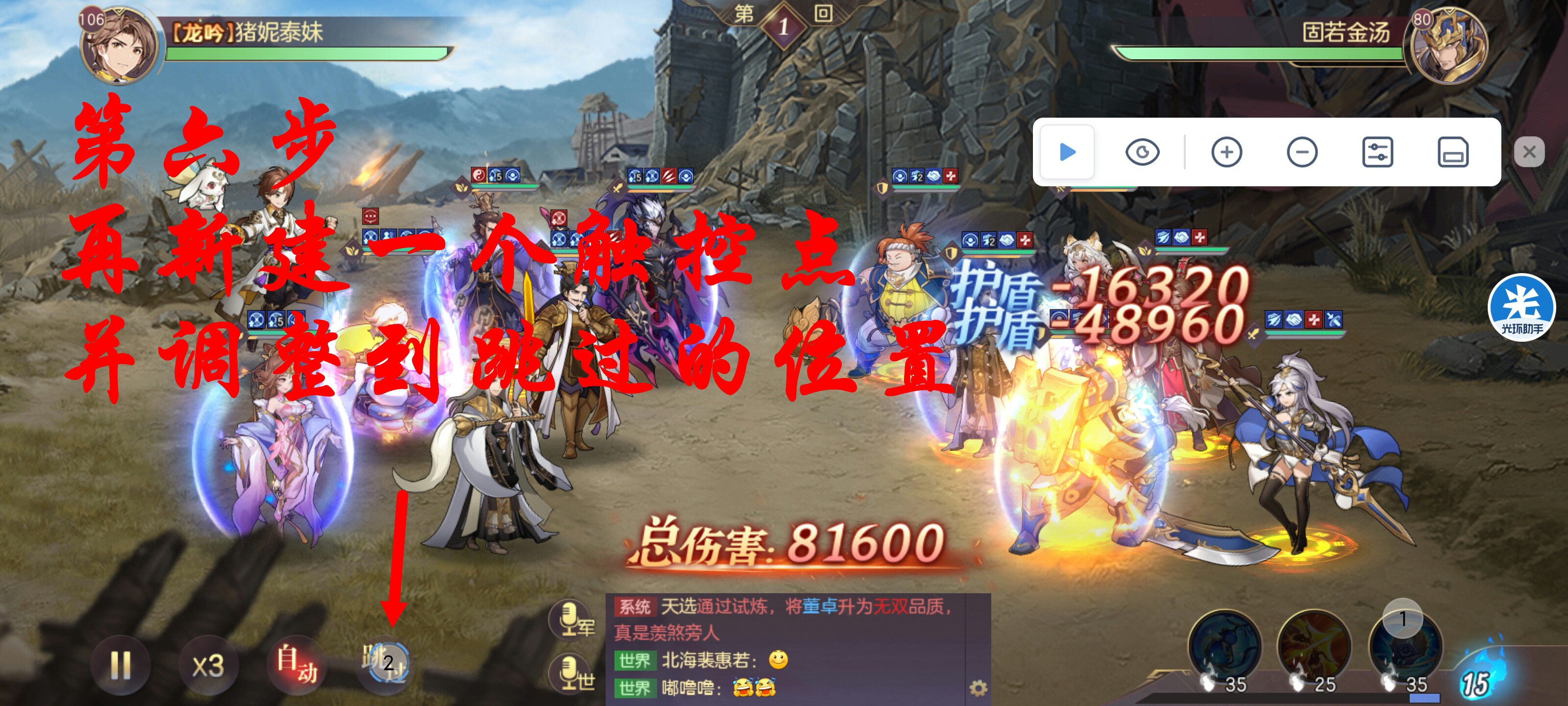Toggle the X3 battle speed

208,666
